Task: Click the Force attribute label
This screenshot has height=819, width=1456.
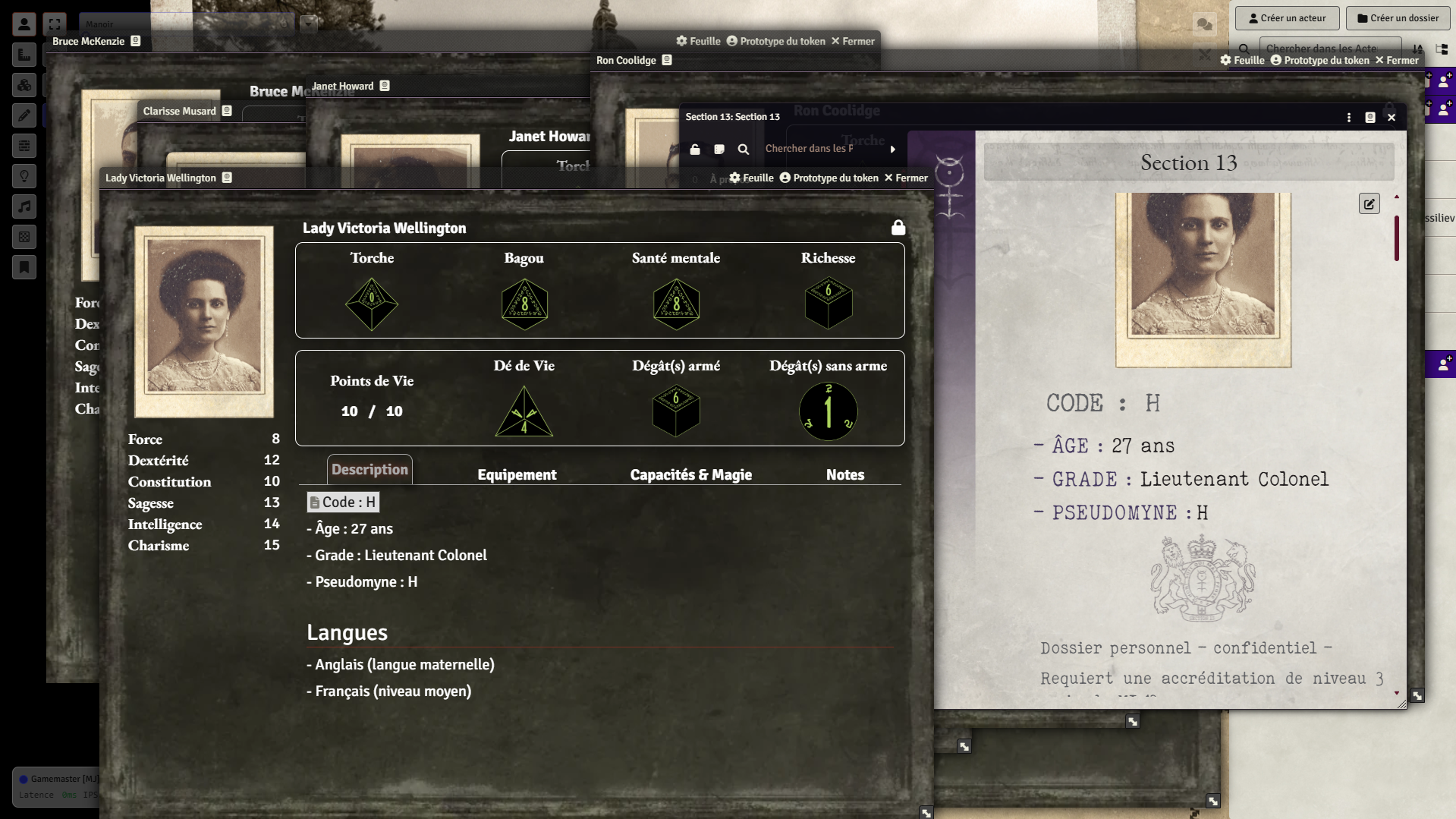Action: tap(145, 439)
